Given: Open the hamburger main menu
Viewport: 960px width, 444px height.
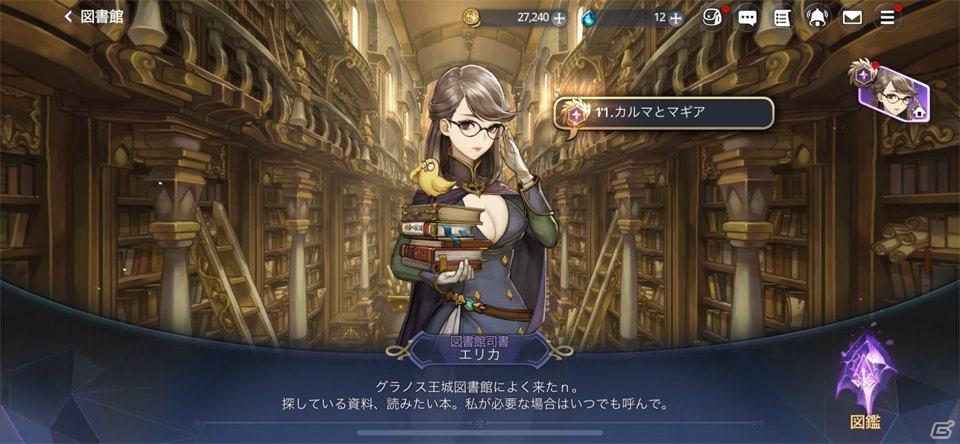Looking at the screenshot, I should tap(887, 17).
